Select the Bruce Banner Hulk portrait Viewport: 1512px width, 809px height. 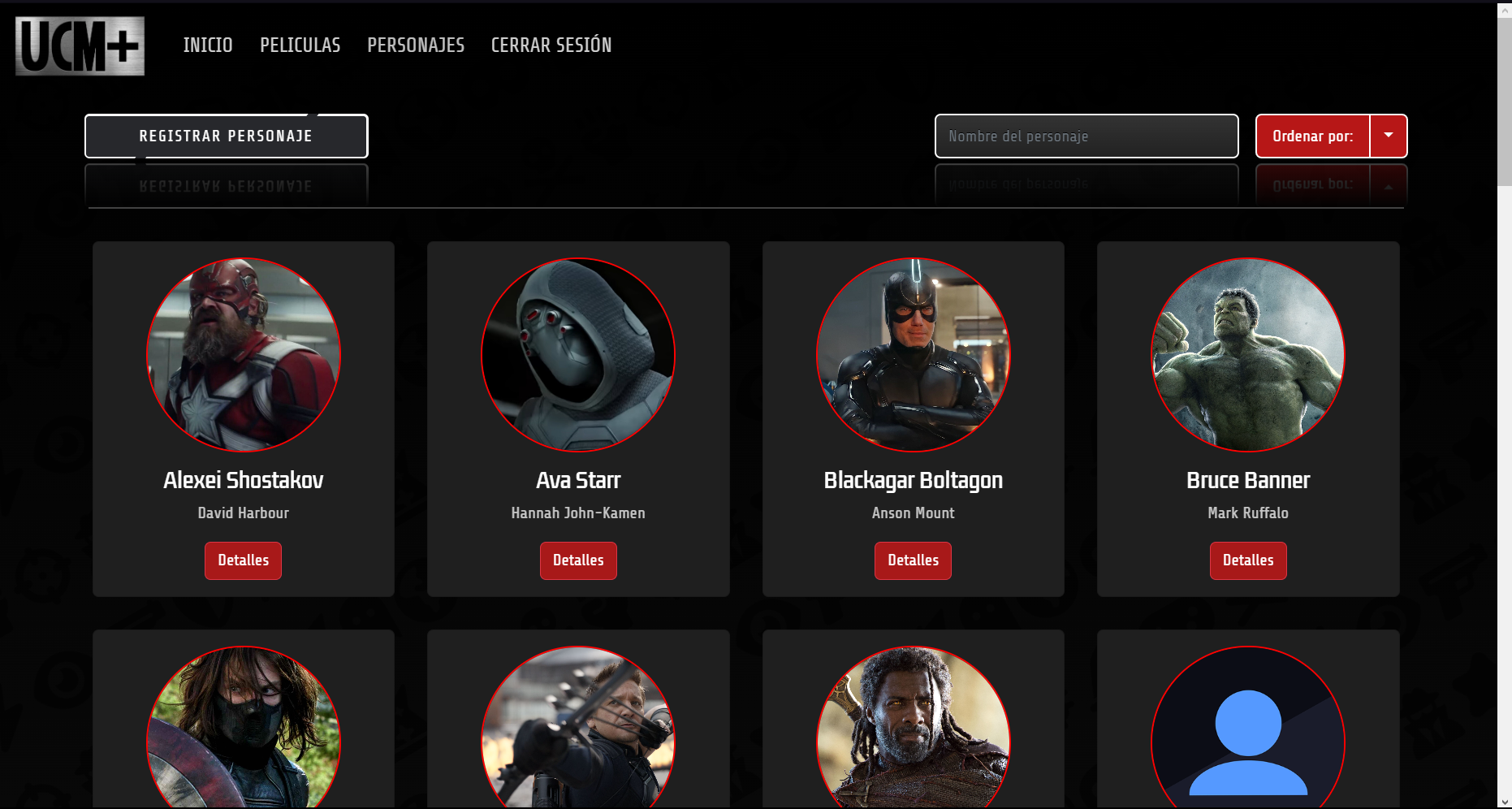(x=1248, y=355)
